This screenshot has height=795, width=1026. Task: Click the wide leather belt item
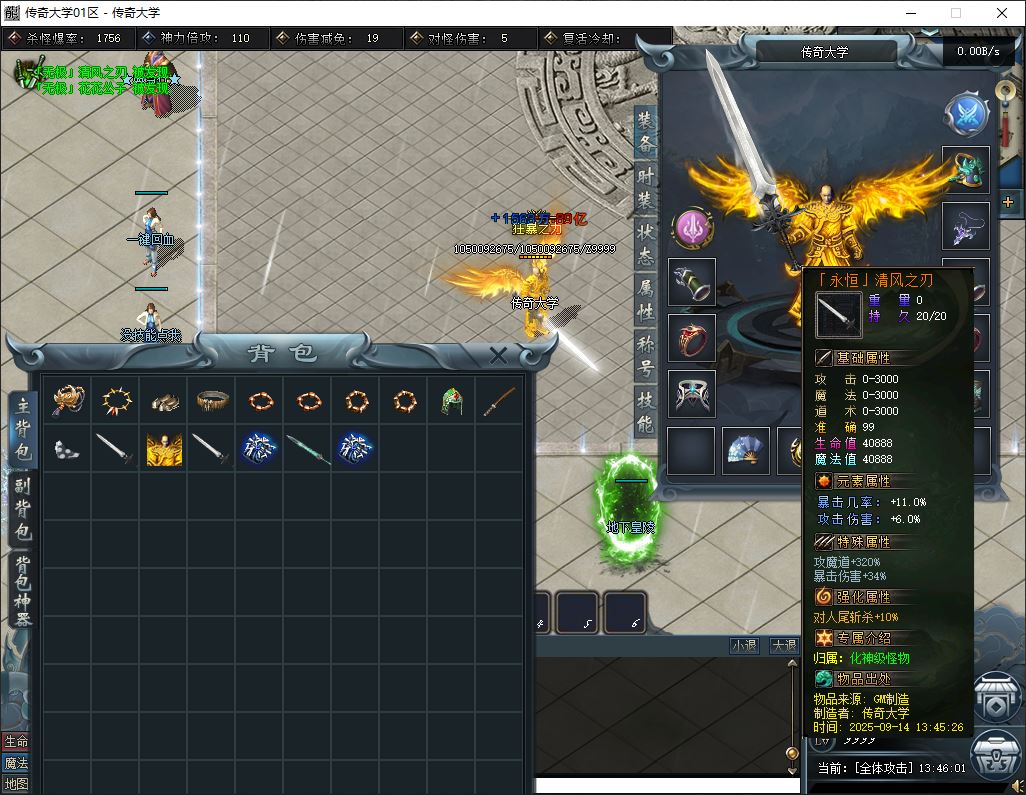[212, 402]
